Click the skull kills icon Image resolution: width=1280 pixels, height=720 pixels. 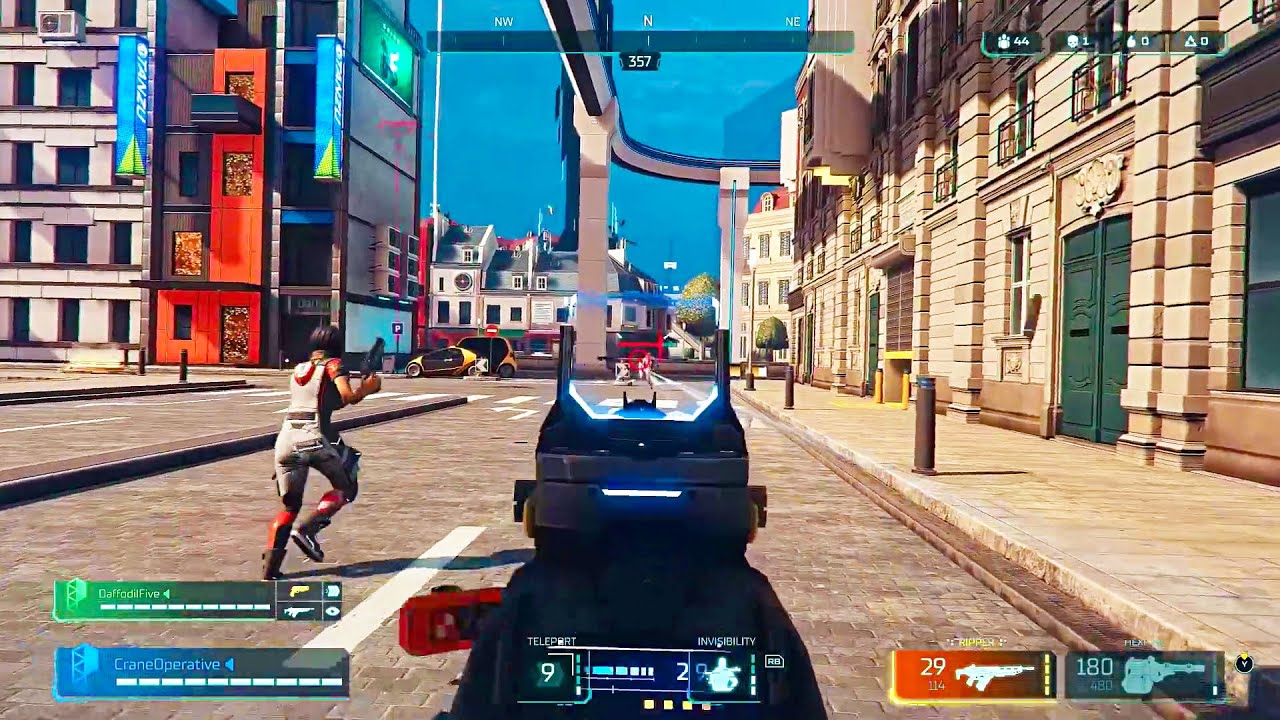[1073, 42]
